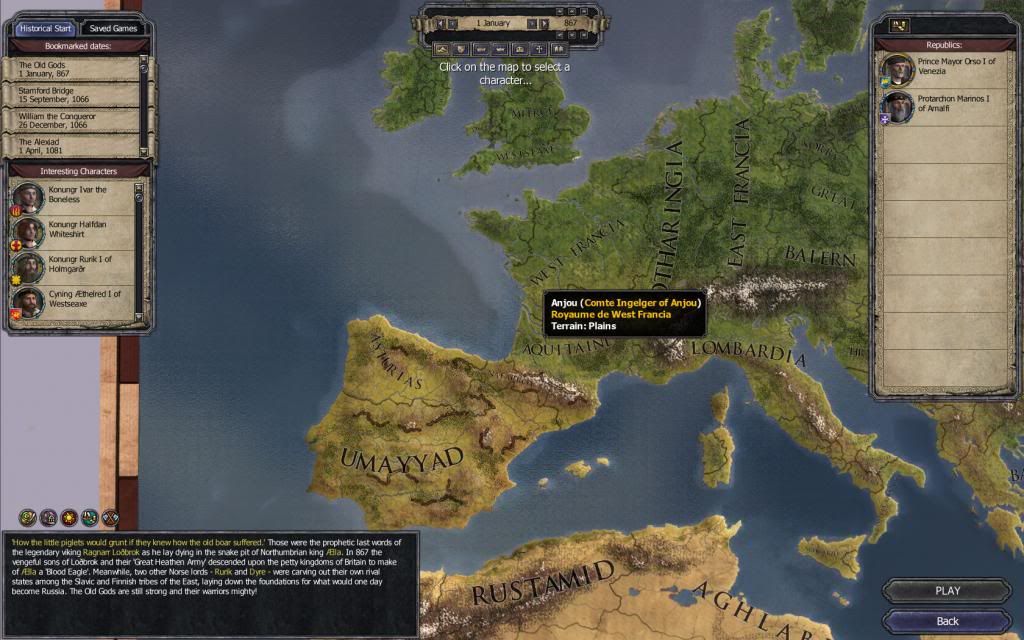1024x640 pixels.
Task: Select The Alexiad bookmark
Action: [x=76, y=146]
